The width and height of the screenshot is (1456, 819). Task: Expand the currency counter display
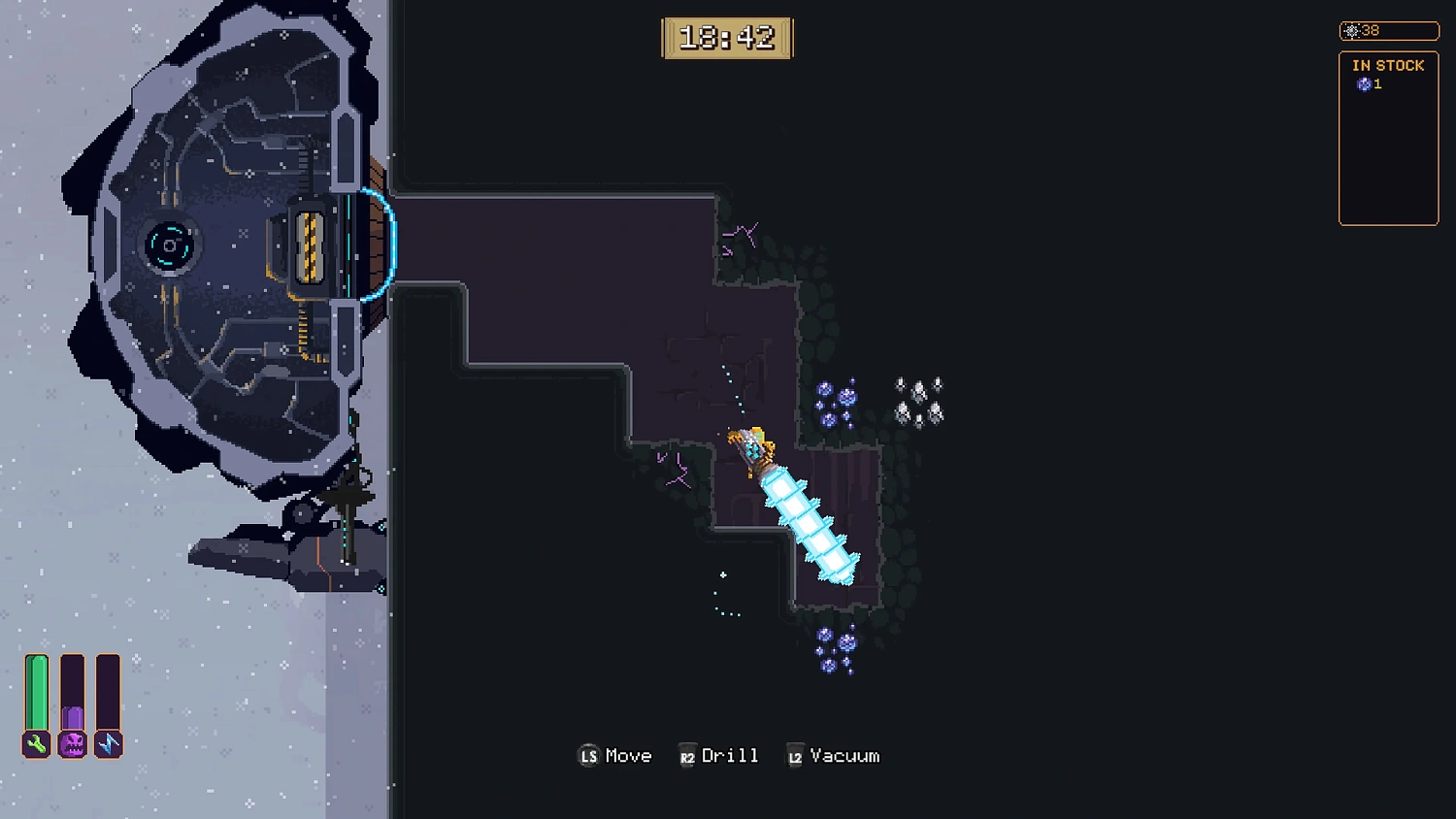tap(1388, 30)
